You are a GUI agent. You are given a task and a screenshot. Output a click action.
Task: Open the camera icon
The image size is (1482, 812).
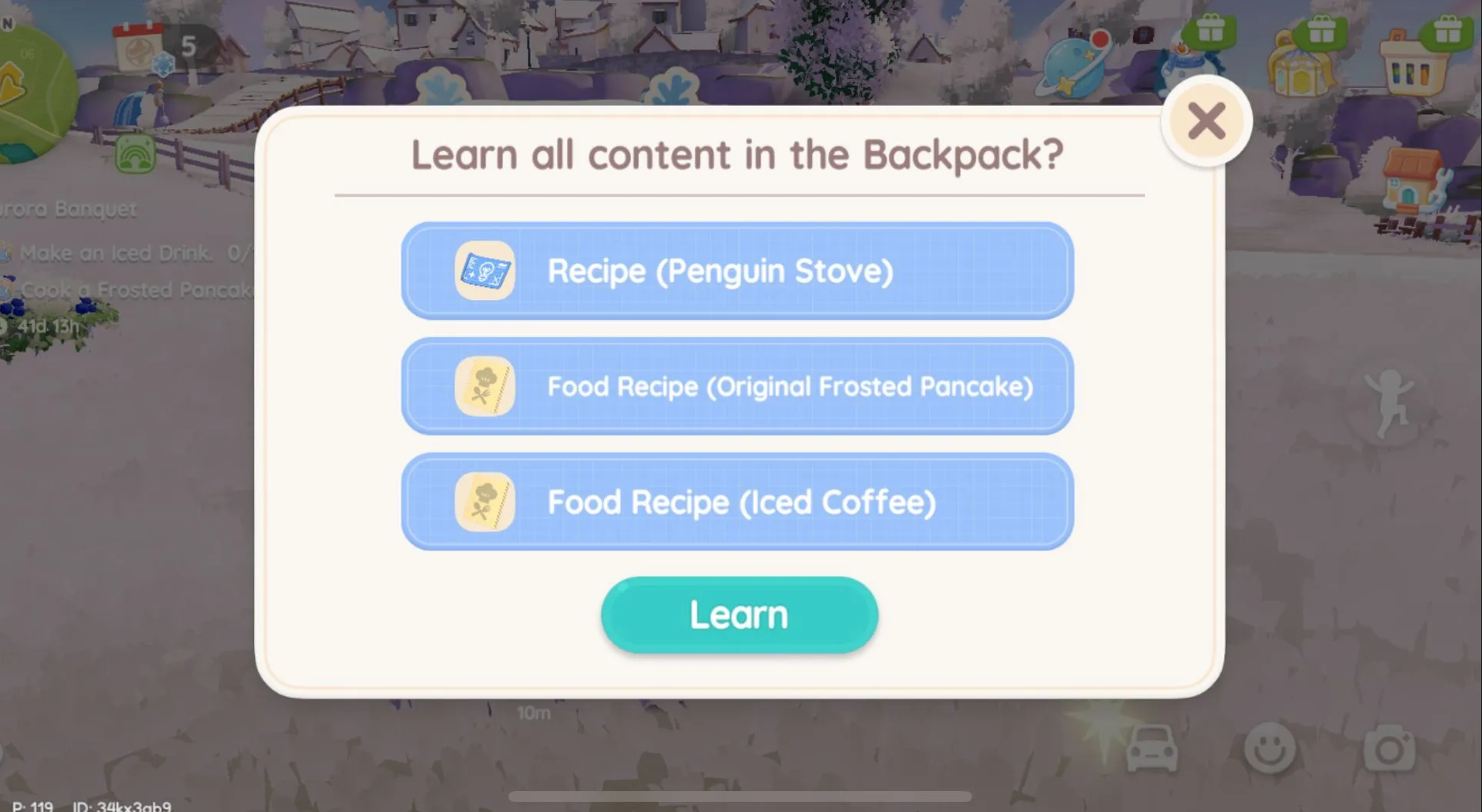tap(1389, 748)
